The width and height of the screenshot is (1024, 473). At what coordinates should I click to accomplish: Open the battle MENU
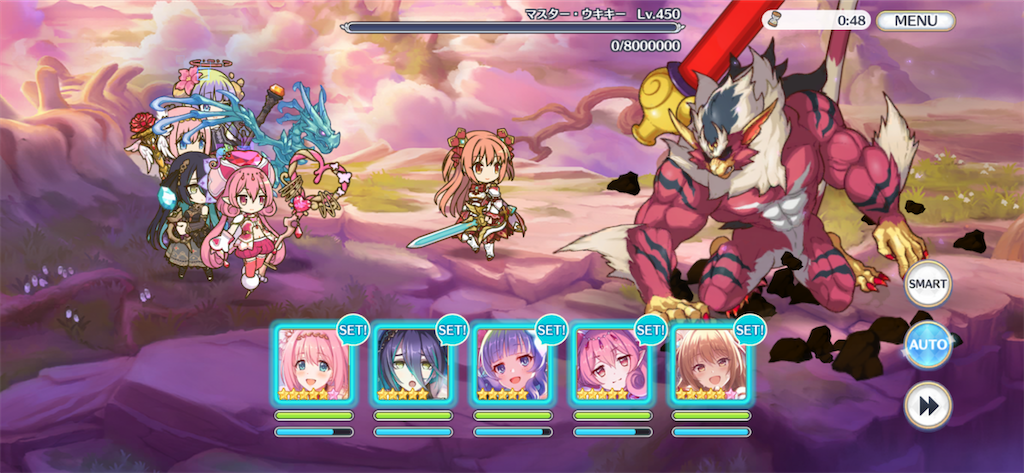[x=915, y=21]
